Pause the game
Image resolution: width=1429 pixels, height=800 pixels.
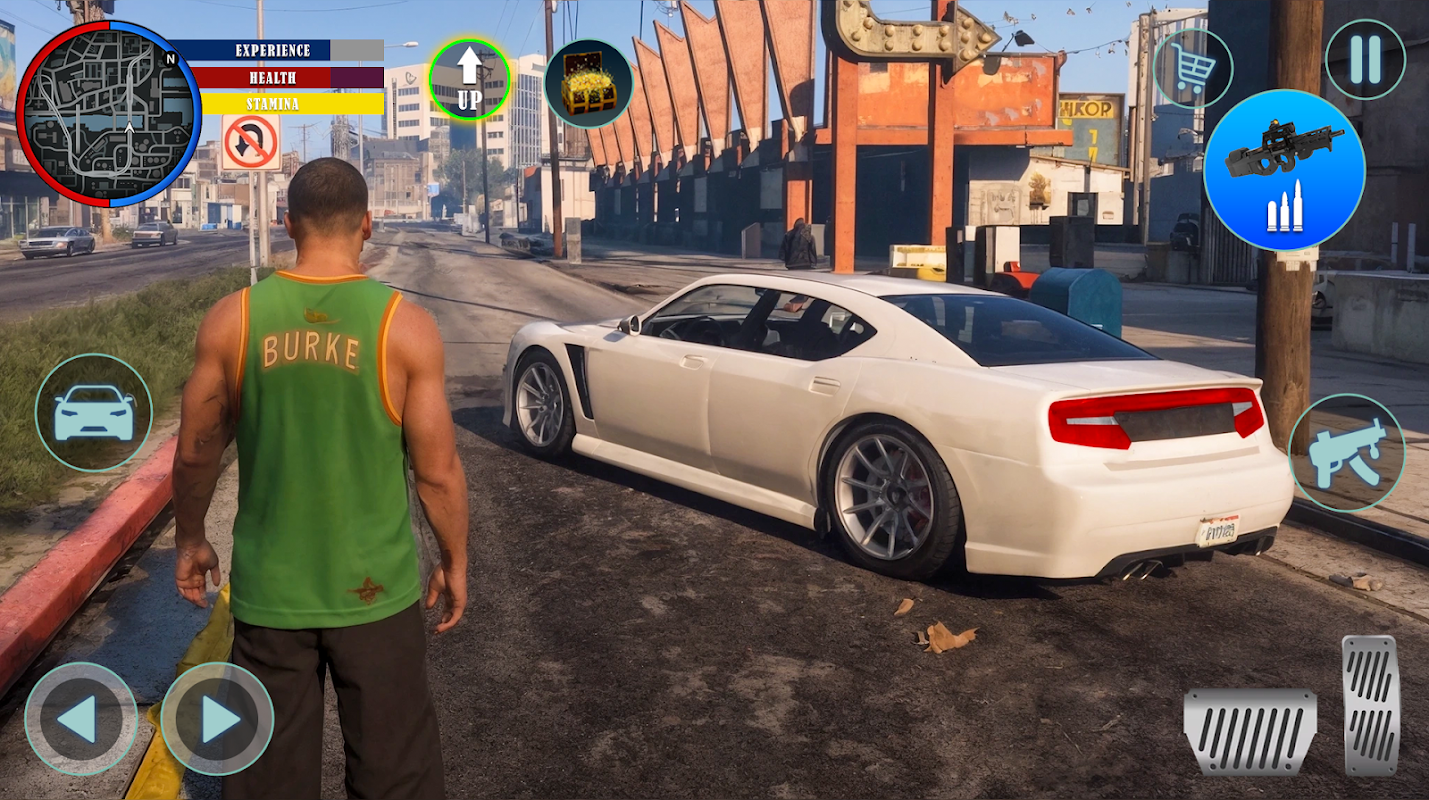tap(1364, 60)
